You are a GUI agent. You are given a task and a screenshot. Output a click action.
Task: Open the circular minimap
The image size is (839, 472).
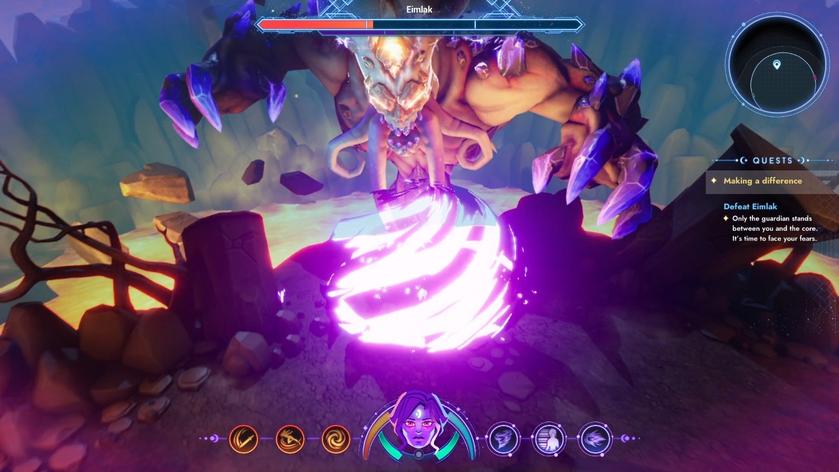pyautogui.click(x=777, y=62)
